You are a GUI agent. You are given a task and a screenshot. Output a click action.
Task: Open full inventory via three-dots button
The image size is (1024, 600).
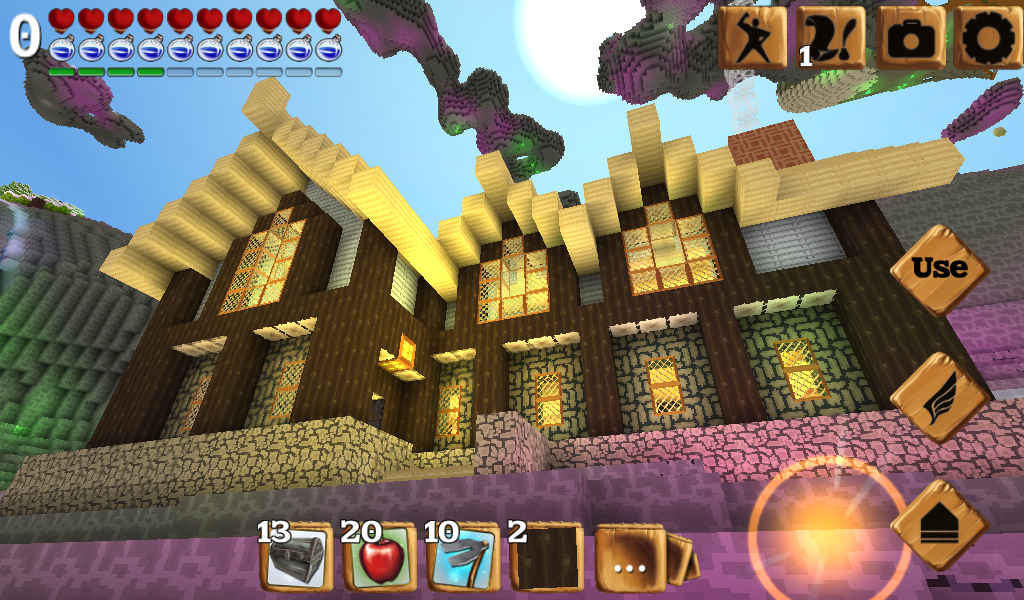coord(631,559)
